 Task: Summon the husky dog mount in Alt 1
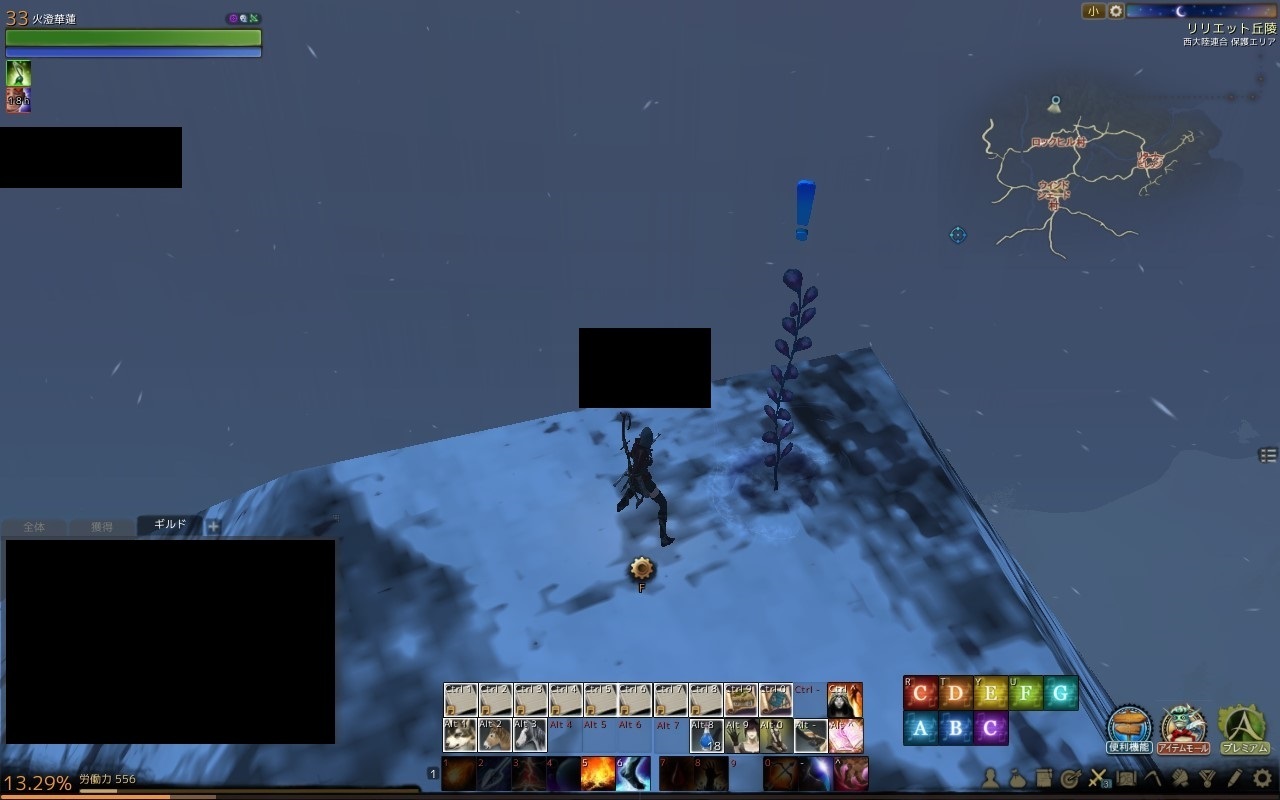pyautogui.click(x=460, y=736)
